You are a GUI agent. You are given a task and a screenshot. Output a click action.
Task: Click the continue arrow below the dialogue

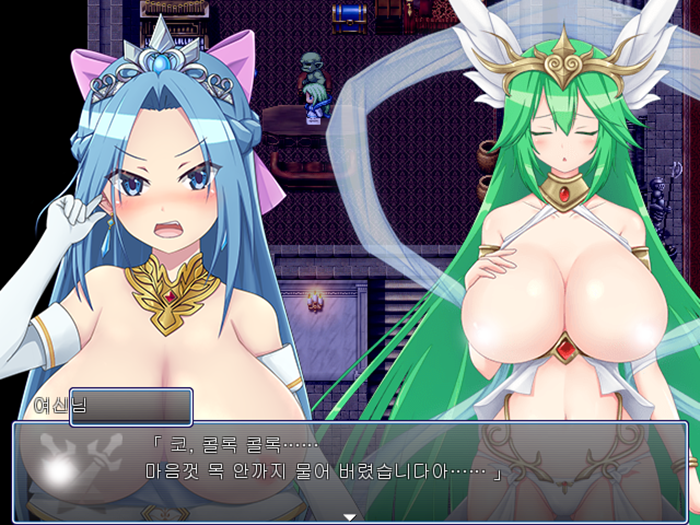(x=350, y=516)
